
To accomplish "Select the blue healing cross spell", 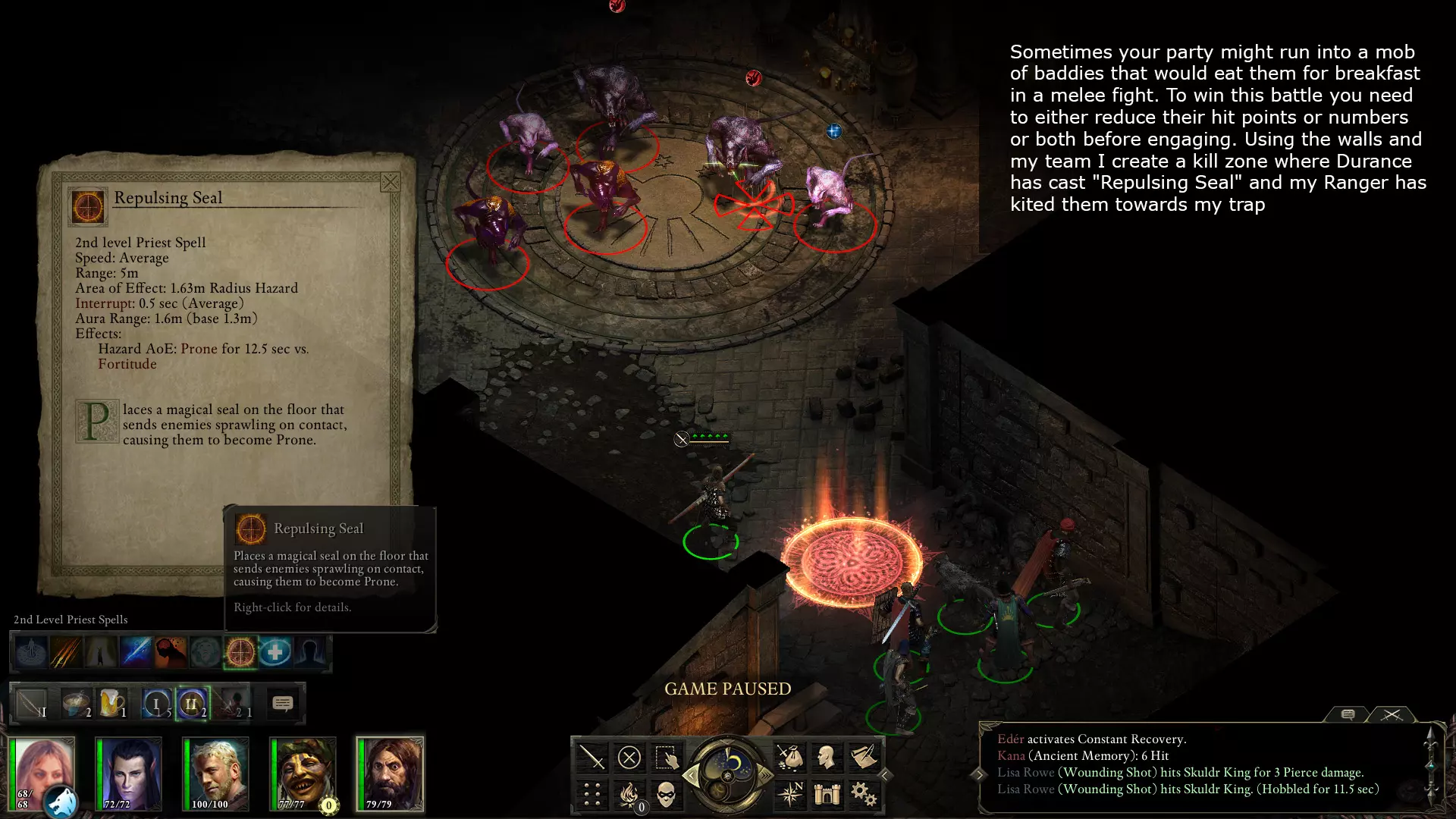I will tap(275, 652).
